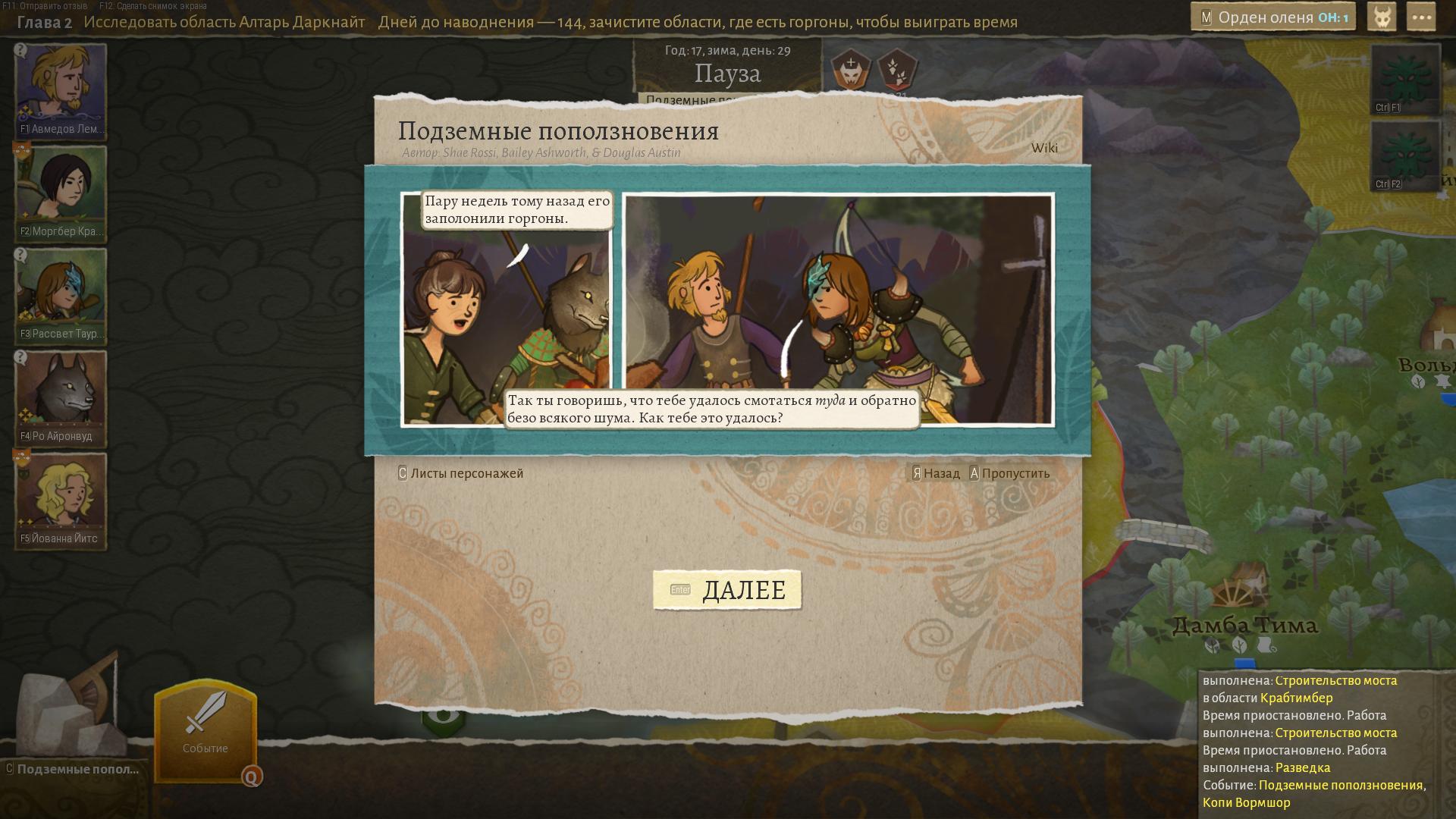Screen dimensions: 1456x819
Task: Open the Событие sword event button
Action: 206,730
